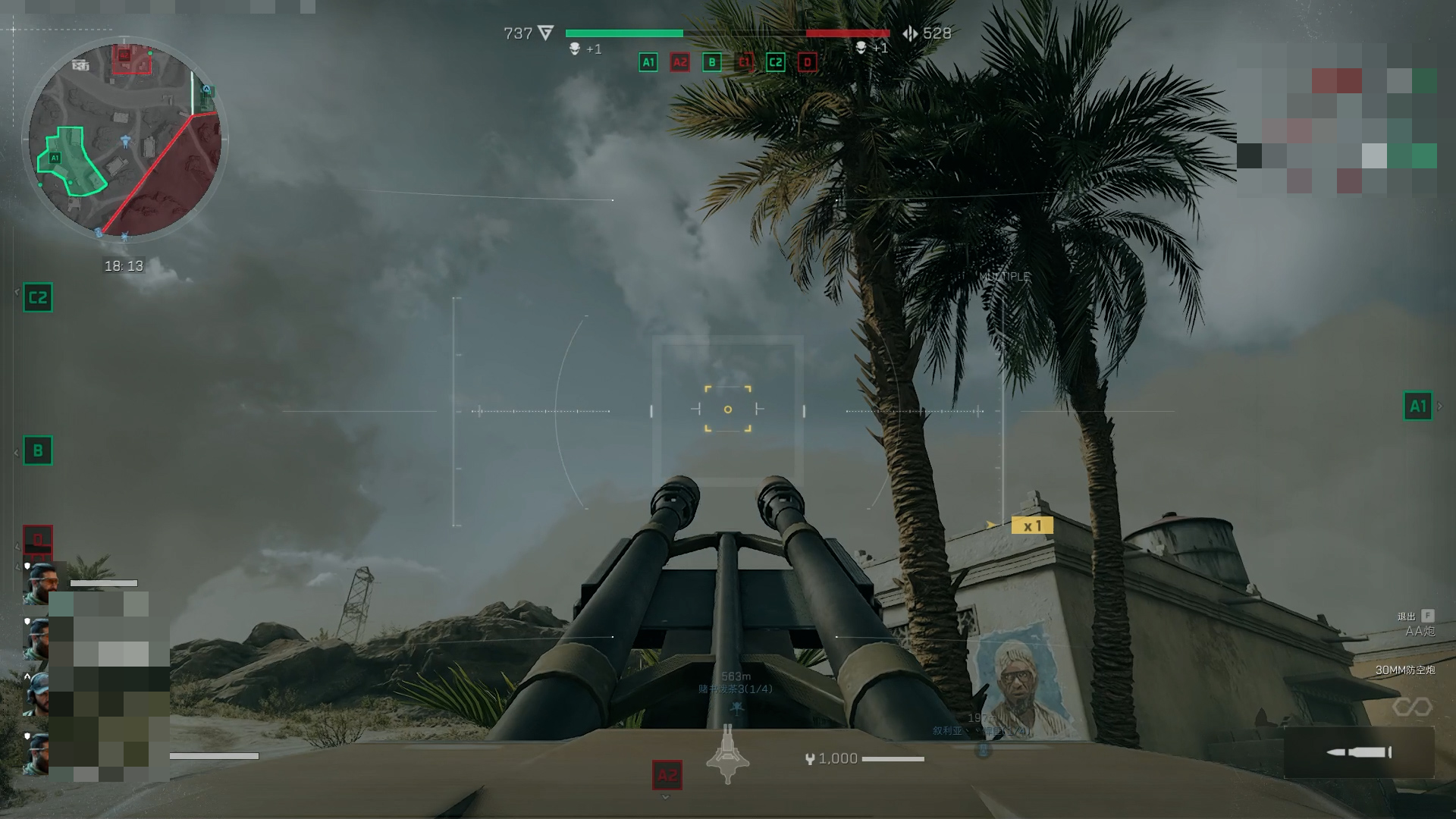This screenshot has height=819, width=1456.
Task: Expand the minimap in the top-left corner
Action: click(x=125, y=136)
